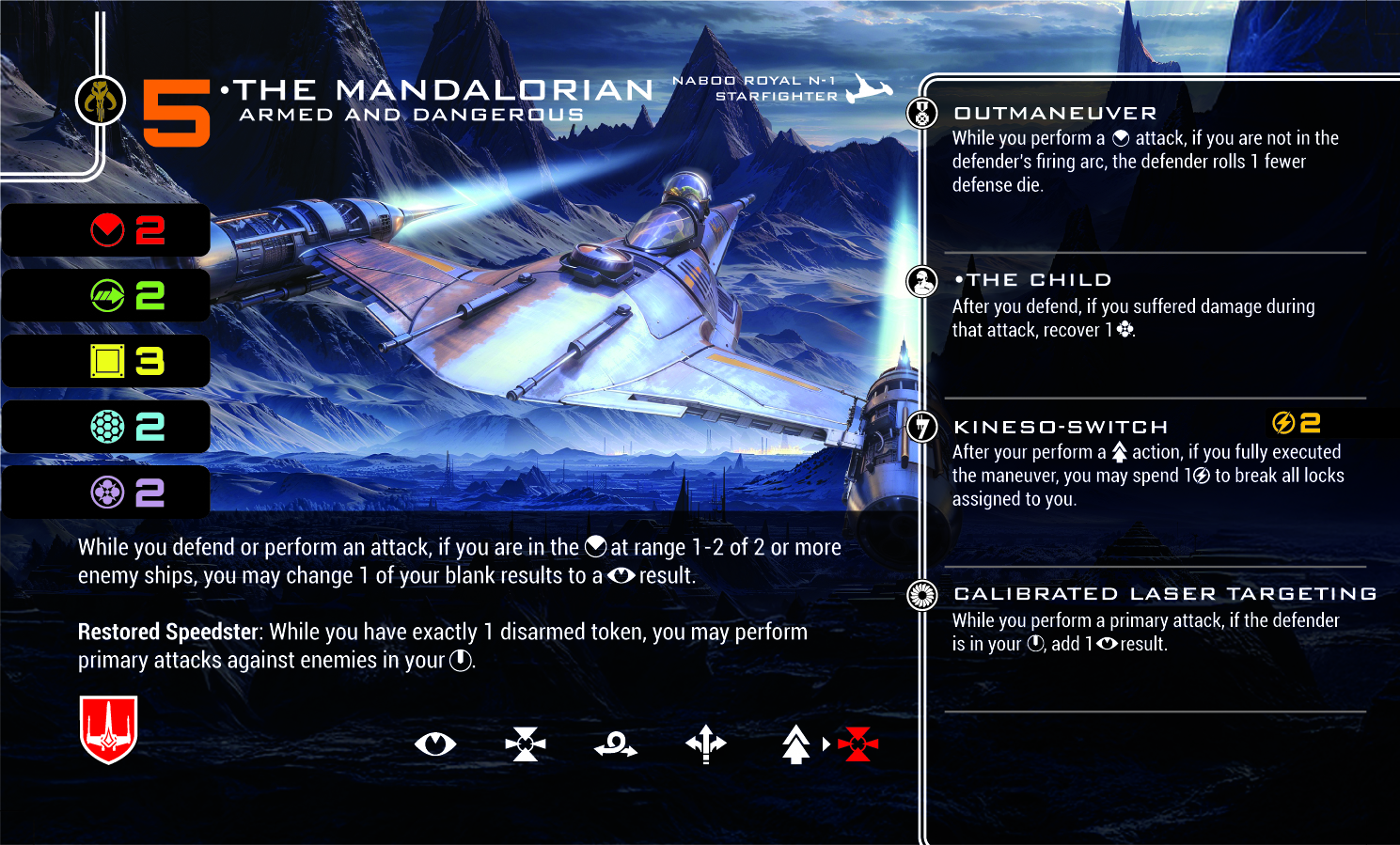The width and height of the screenshot is (1400, 845).
Task: Click the Naboo N-1 Starfighter ship icon
Action: tap(867, 89)
